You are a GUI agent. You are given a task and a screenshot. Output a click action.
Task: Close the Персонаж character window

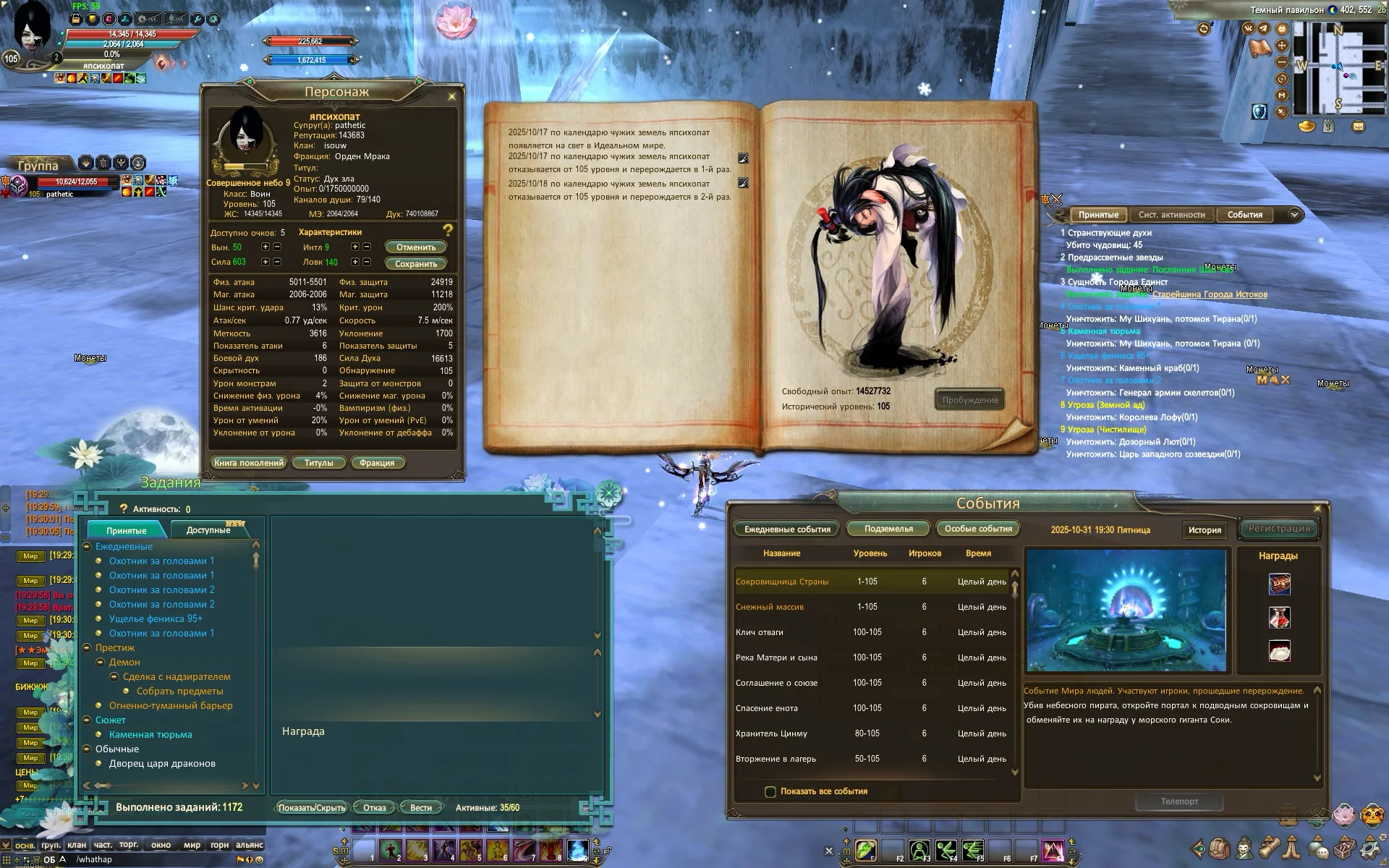pos(452,96)
